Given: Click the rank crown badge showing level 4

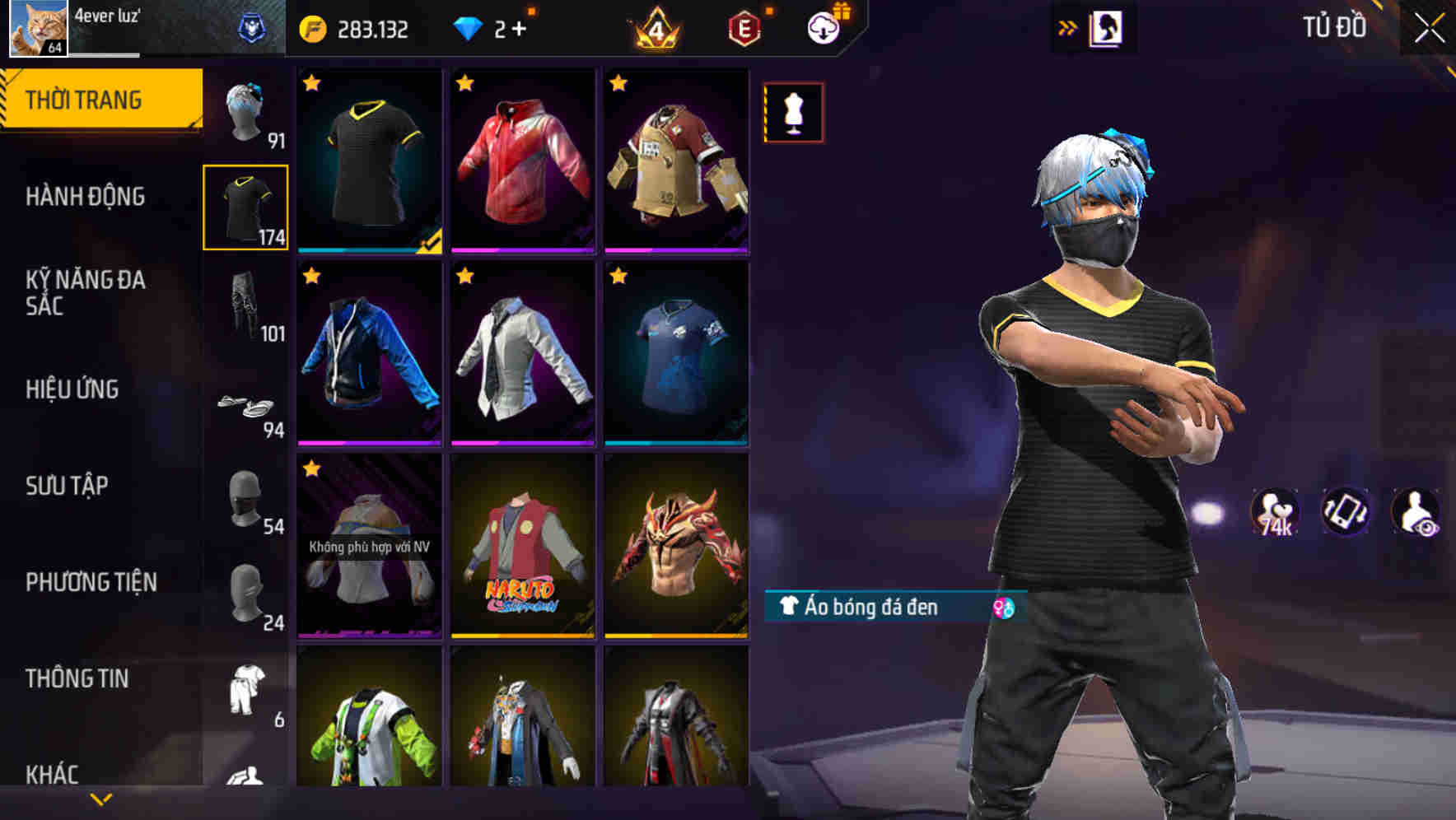Looking at the screenshot, I should point(655,26).
